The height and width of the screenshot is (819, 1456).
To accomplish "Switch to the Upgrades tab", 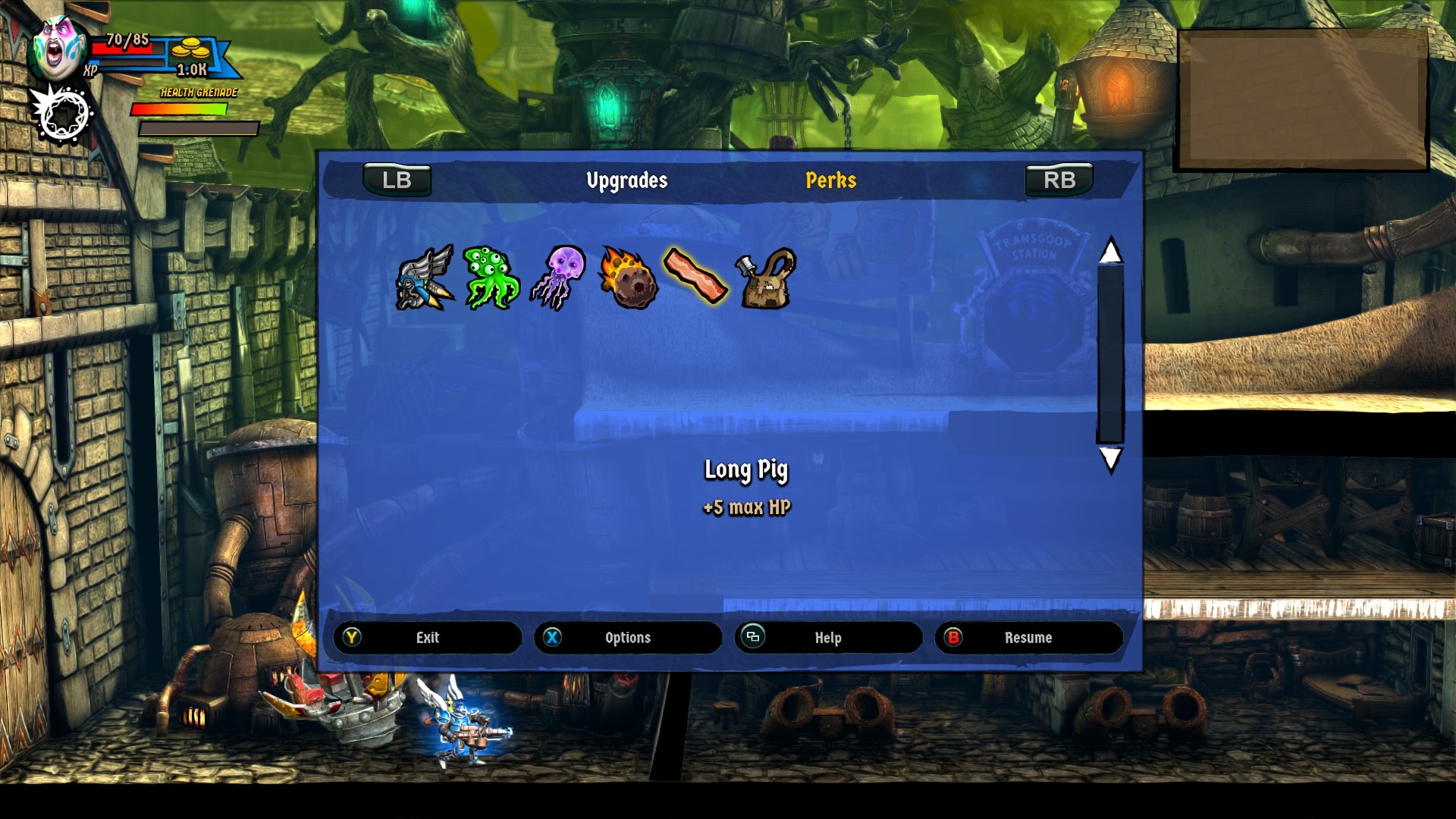I will point(626,180).
